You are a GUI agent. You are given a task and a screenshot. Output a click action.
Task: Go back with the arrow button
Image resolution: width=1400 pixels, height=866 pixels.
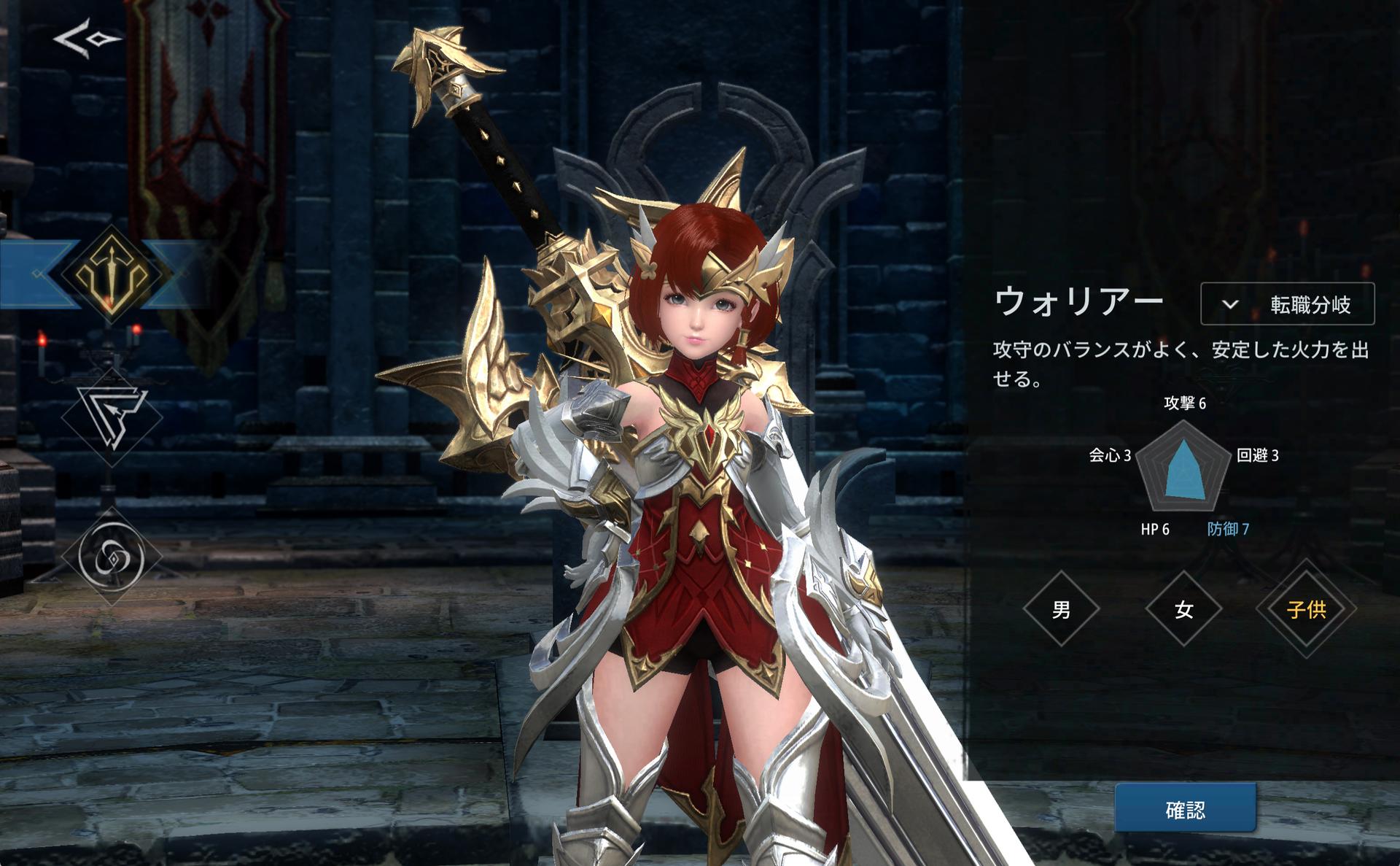[x=86, y=39]
